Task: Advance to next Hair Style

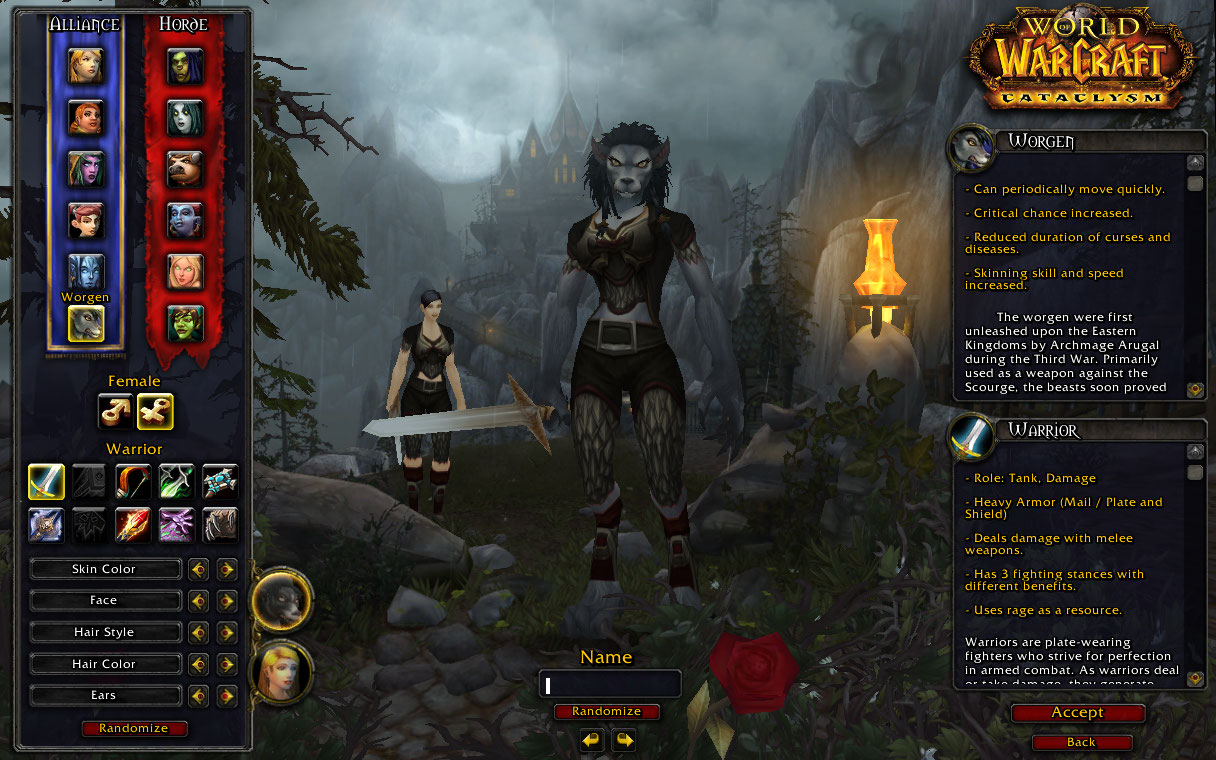Action: pyautogui.click(x=227, y=633)
